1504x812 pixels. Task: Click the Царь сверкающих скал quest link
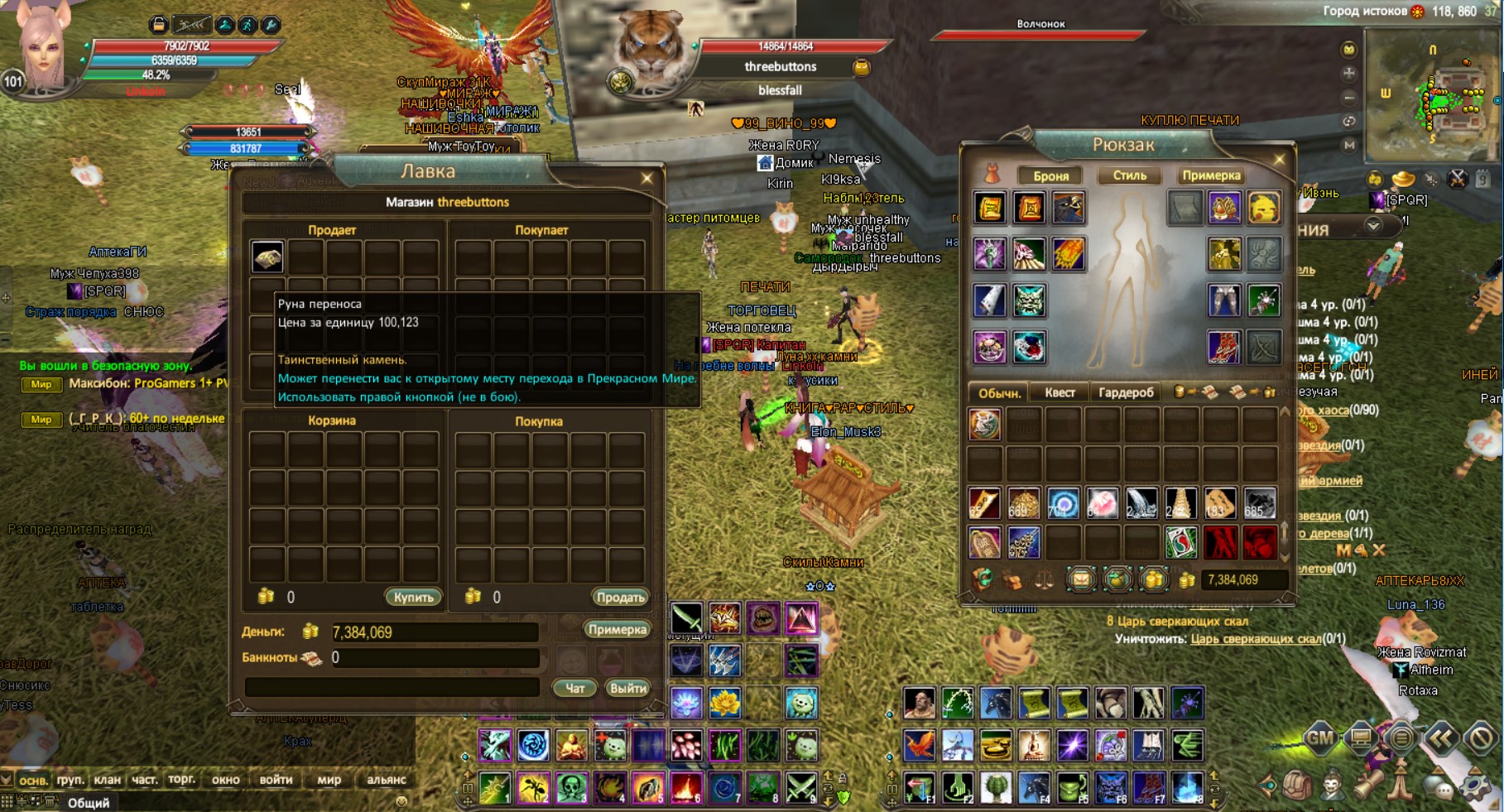point(1257,639)
